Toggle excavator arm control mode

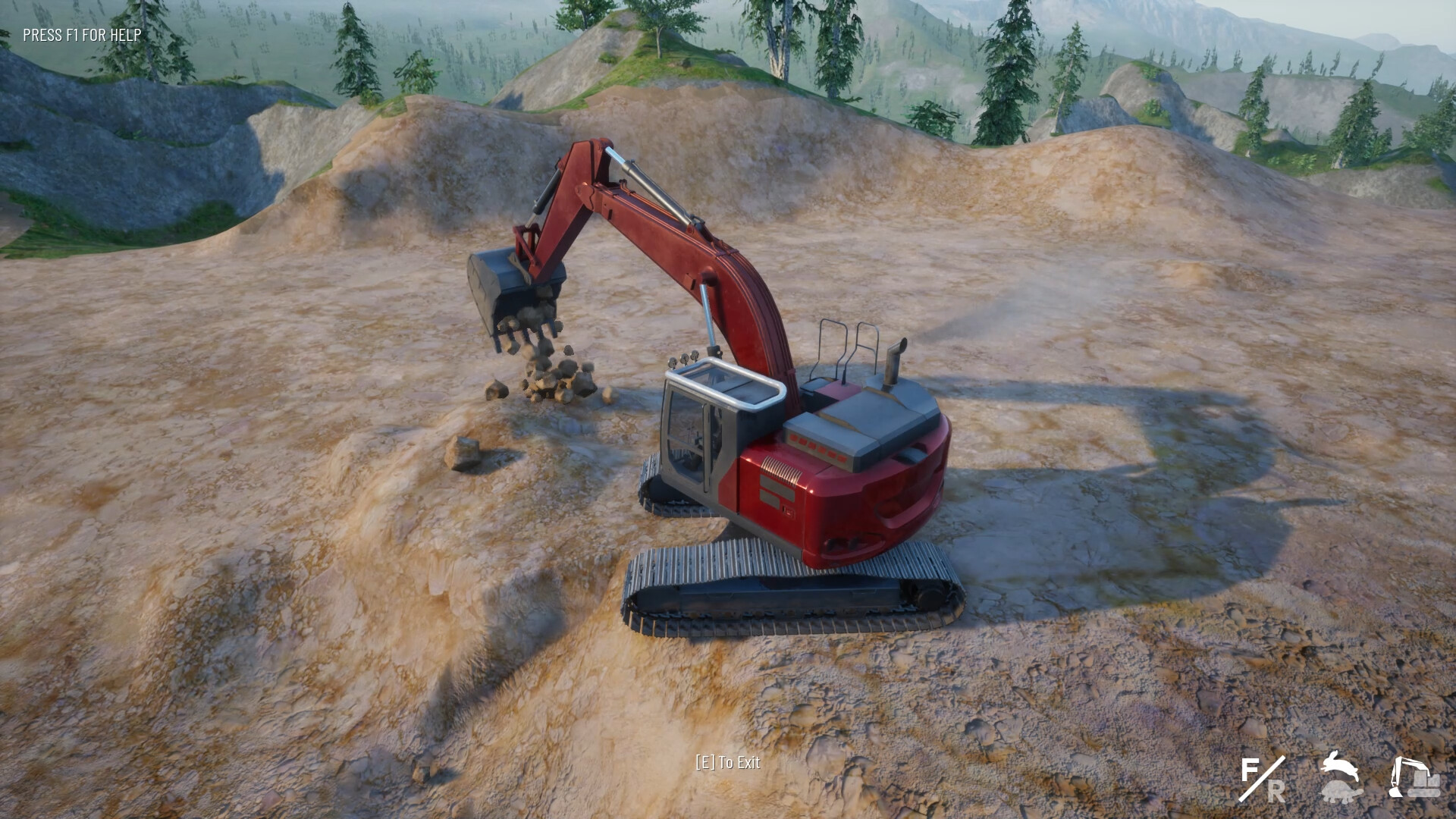1417,777
